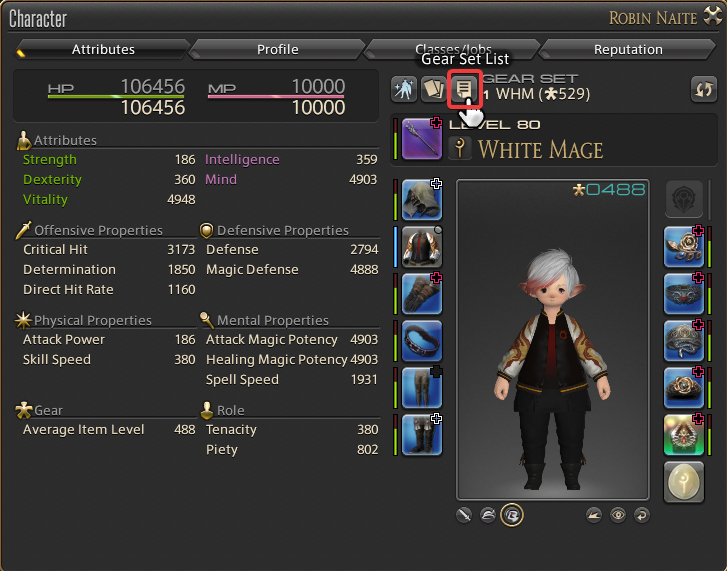727x571 pixels.
Task: Switch to the Profile tab
Action: tap(277, 49)
